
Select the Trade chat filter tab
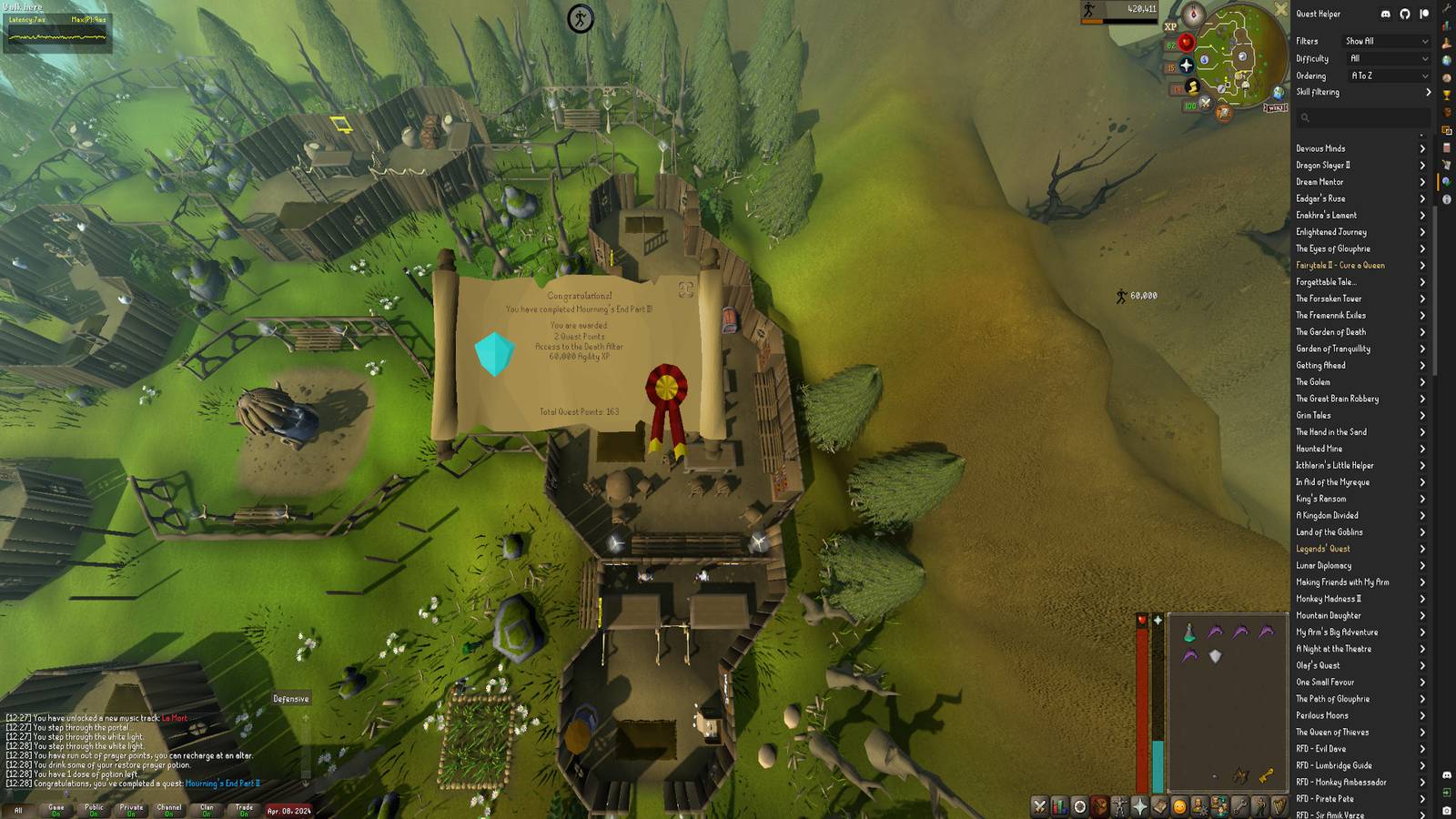pyautogui.click(x=244, y=809)
